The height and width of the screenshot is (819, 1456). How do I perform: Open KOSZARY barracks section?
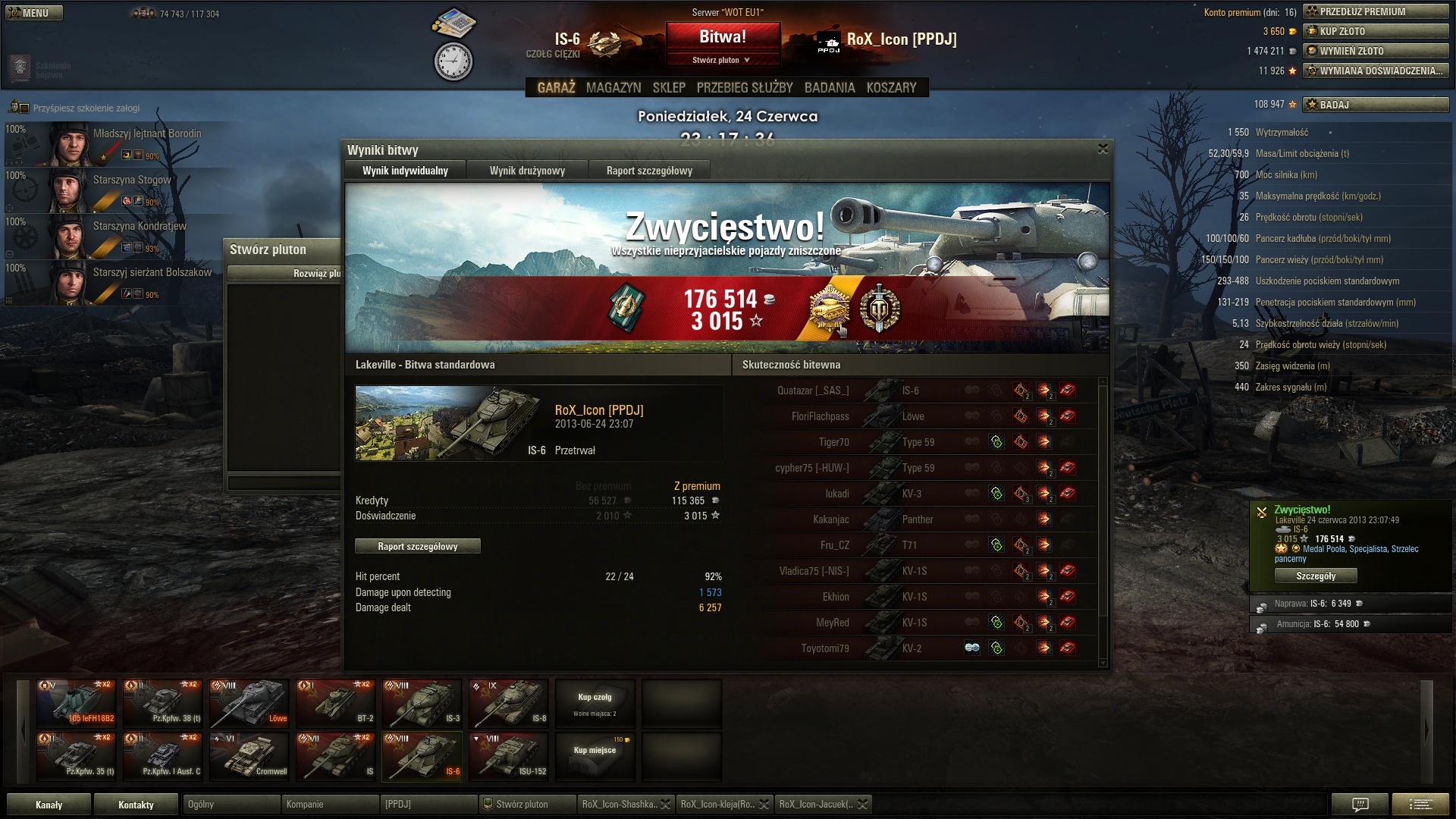tap(891, 88)
